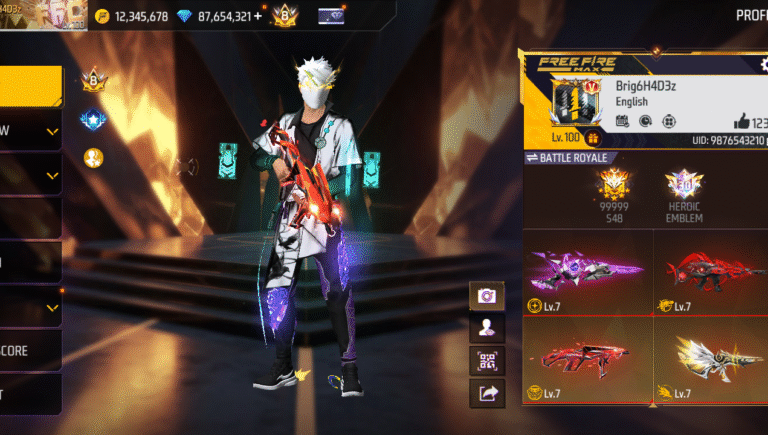Click the blue star badge beside the character

(x=93, y=119)
